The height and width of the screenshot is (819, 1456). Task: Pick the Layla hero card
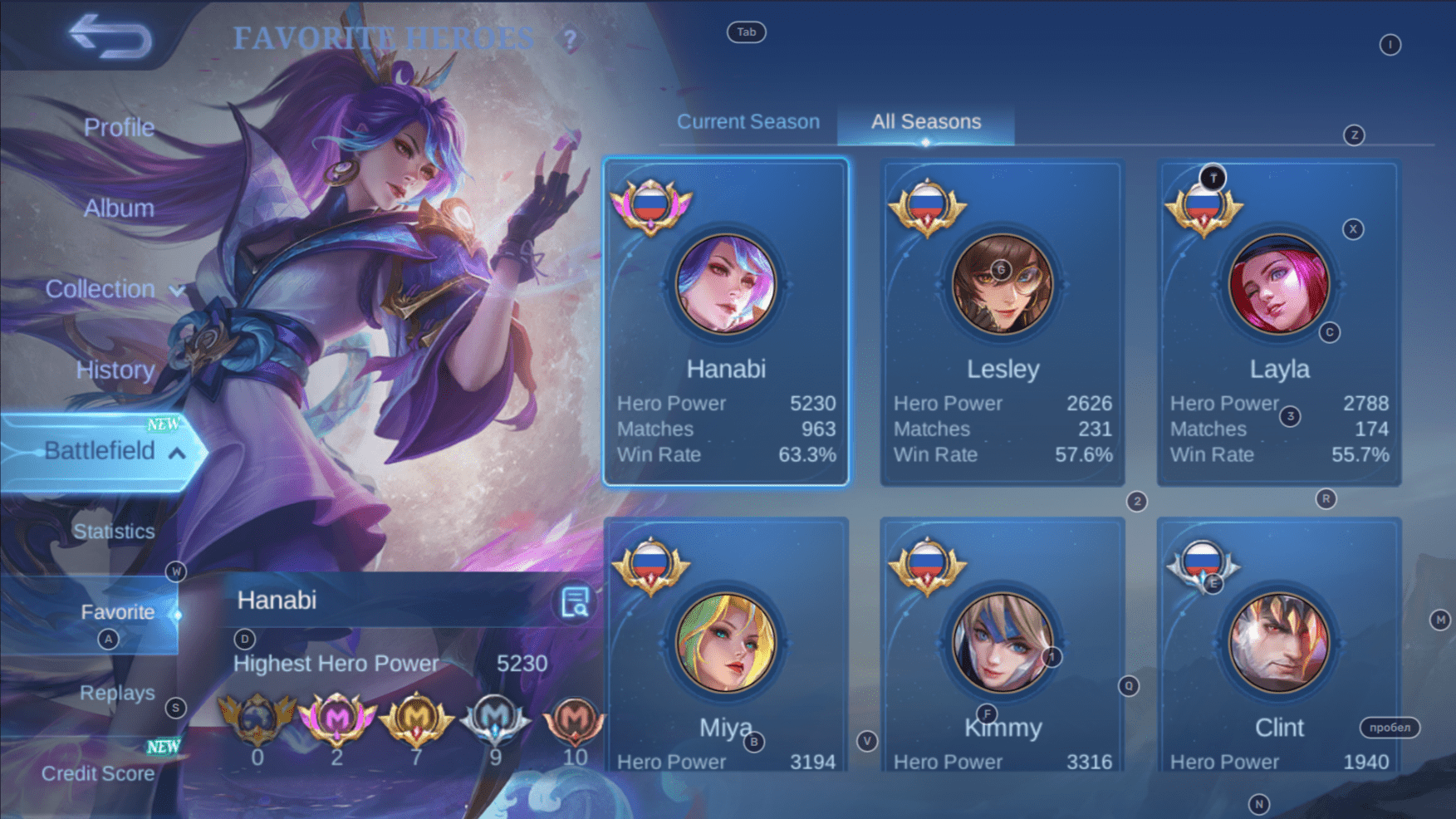pyautogui.click(x=1279, y=322)
